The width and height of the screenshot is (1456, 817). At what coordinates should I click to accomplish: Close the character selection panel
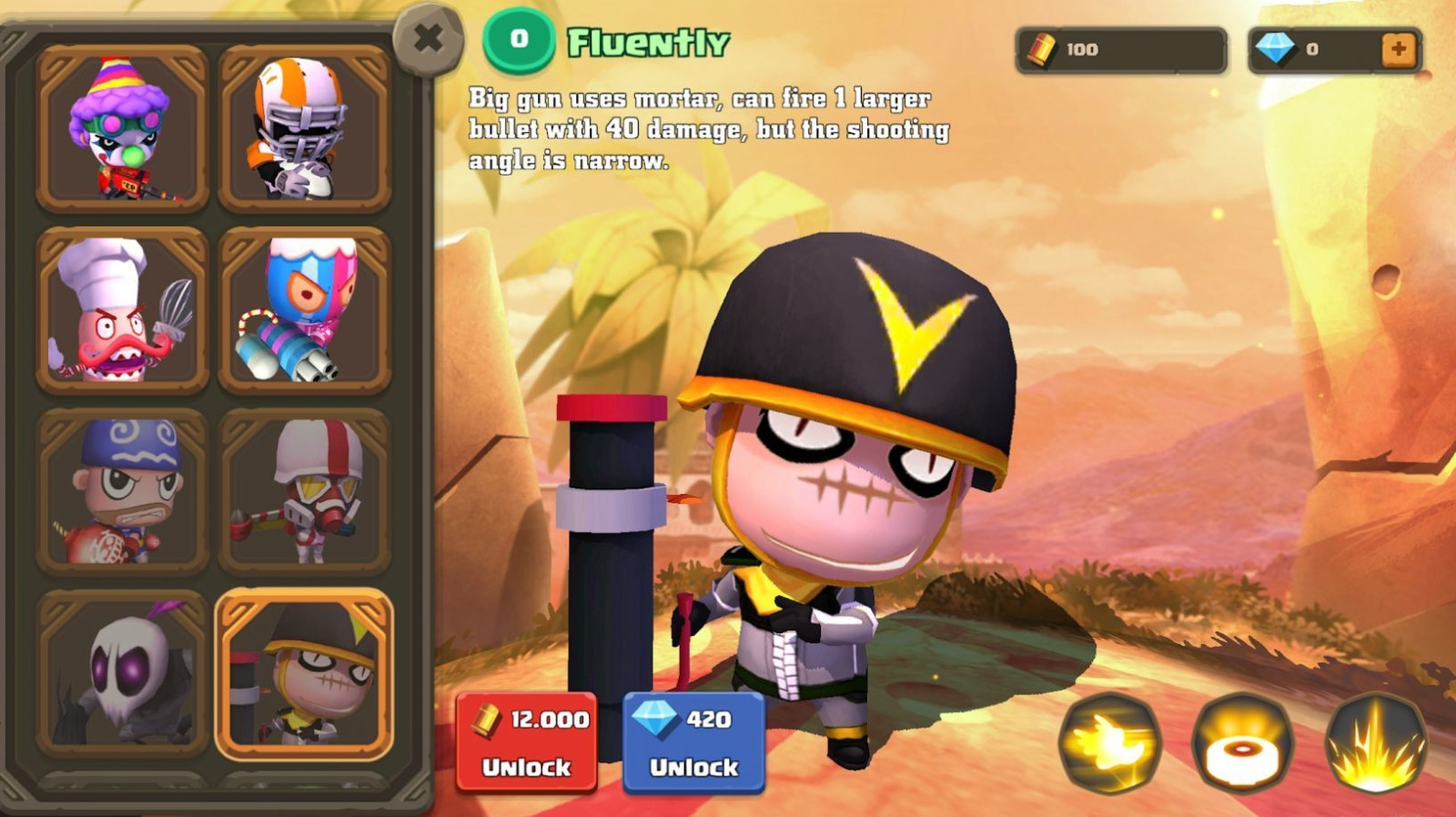(428, 38)
